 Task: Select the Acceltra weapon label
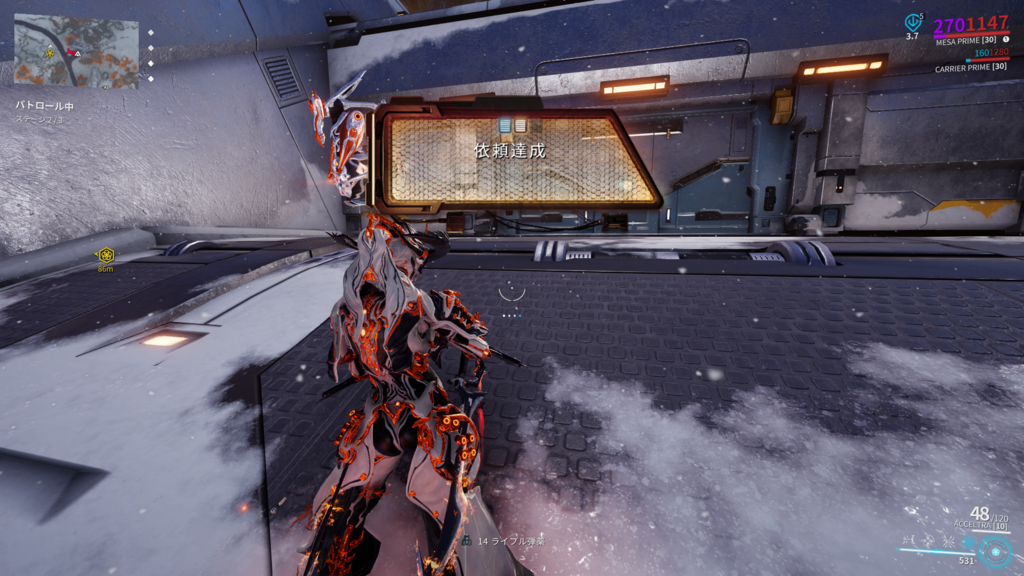pos(972,526)
